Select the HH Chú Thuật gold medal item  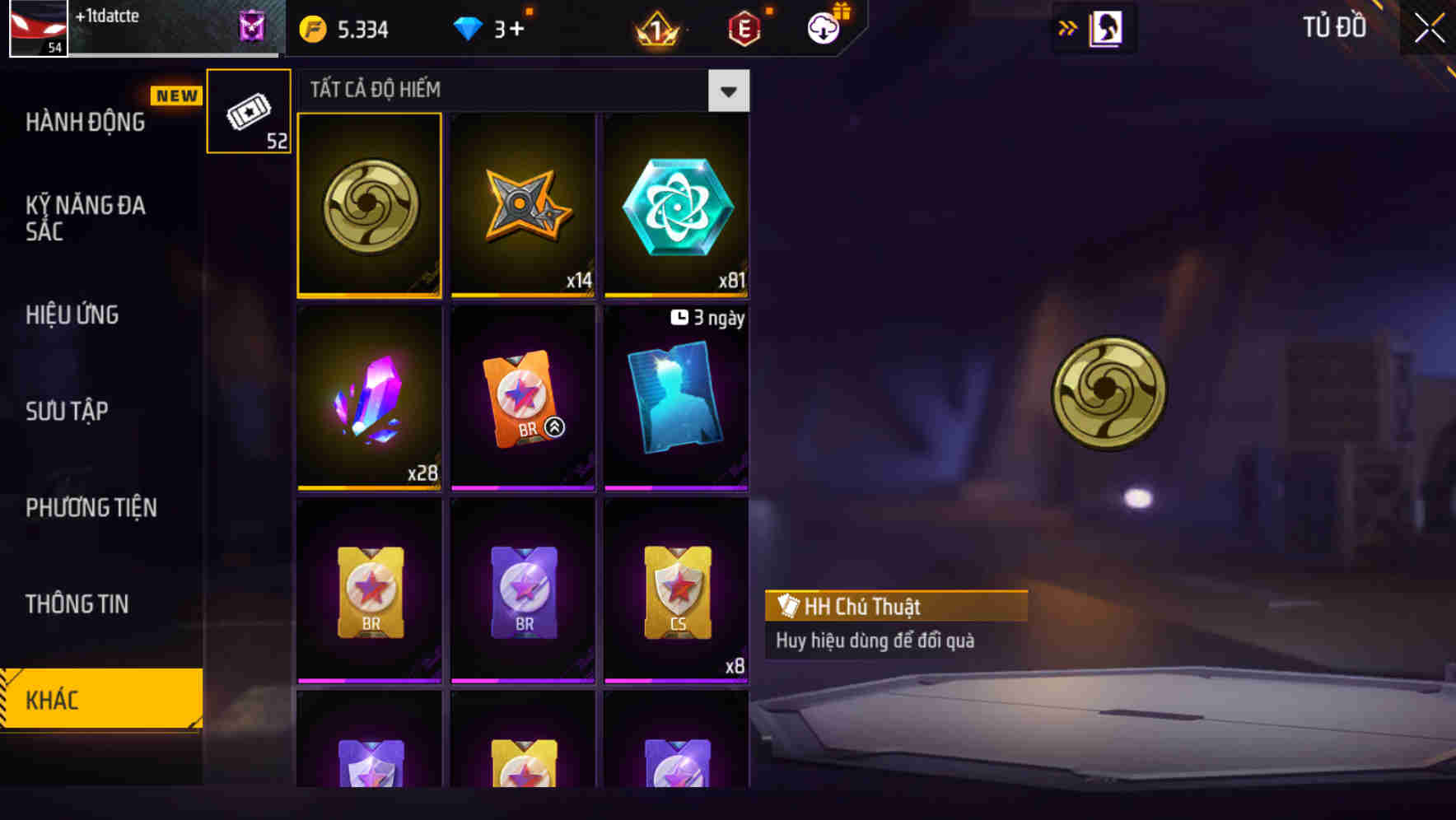(x=369, y=204)
